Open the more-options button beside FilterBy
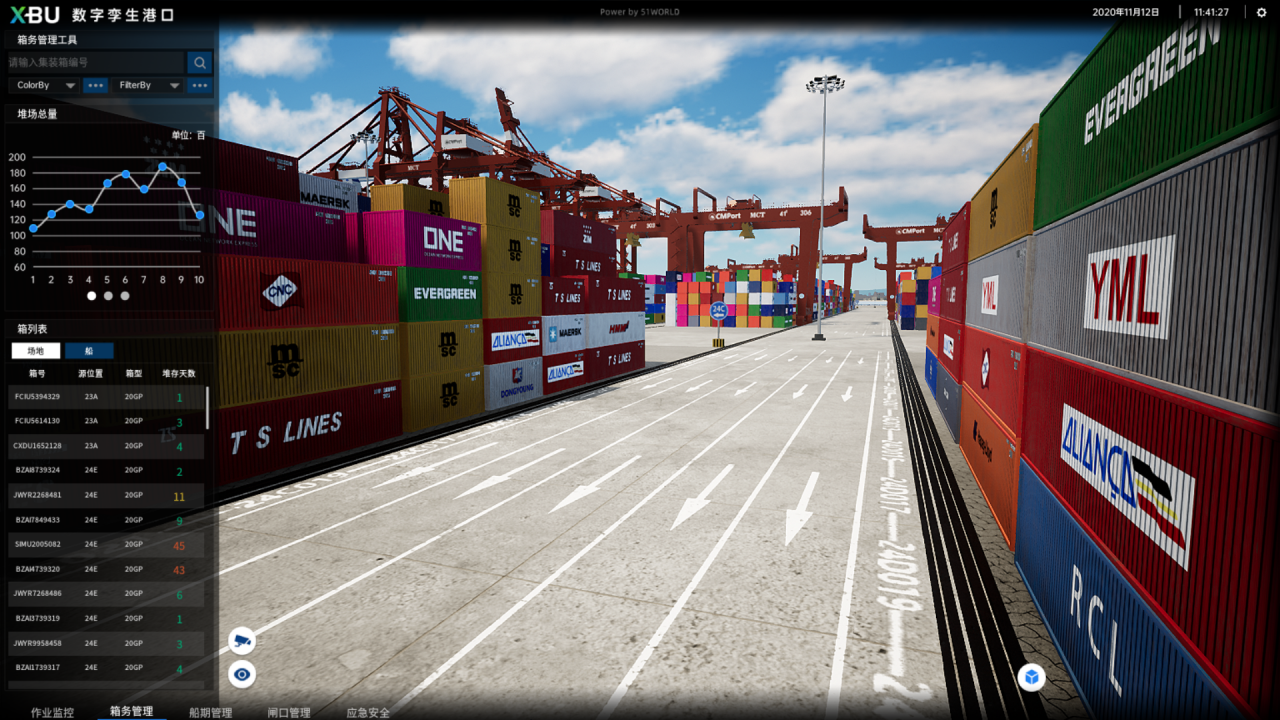Screen dimensions: 1280x720 [x=201, y=86]
